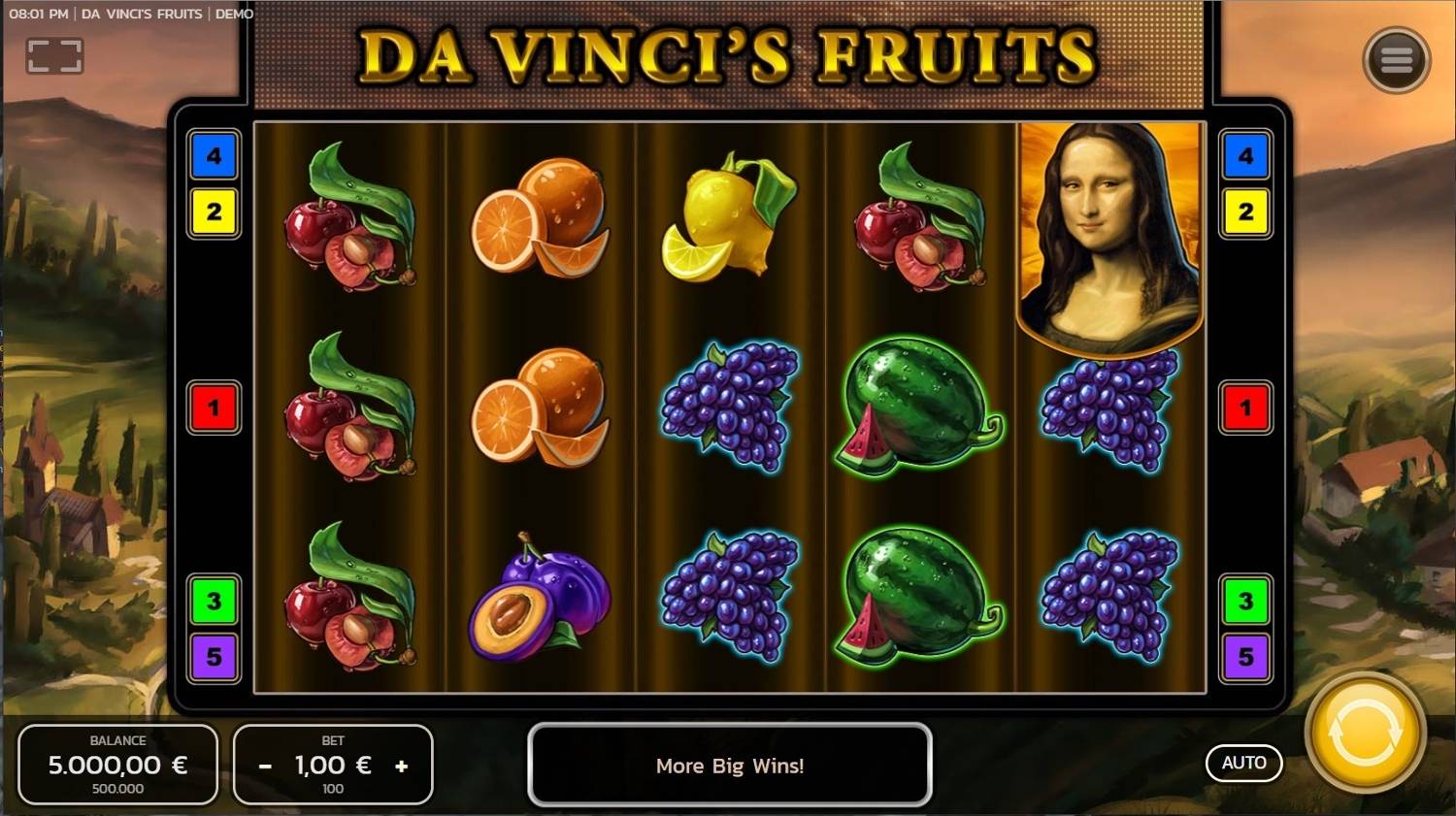
Task: Select yellow payline 2 on the left
Action: [214, 213]
